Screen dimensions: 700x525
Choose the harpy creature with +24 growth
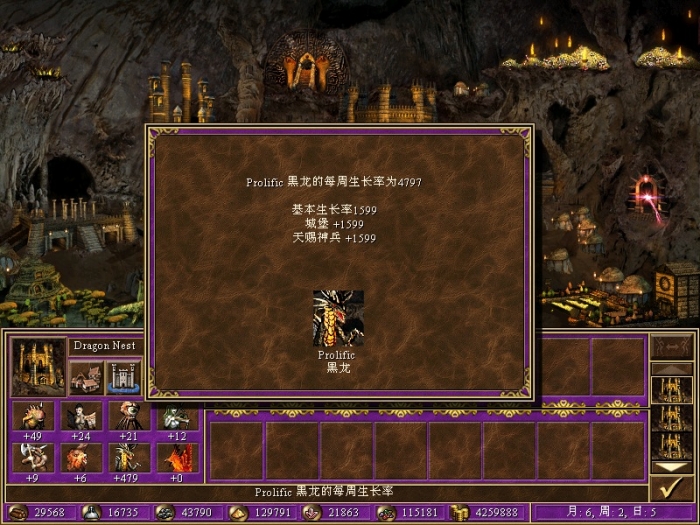click(81, 416)
